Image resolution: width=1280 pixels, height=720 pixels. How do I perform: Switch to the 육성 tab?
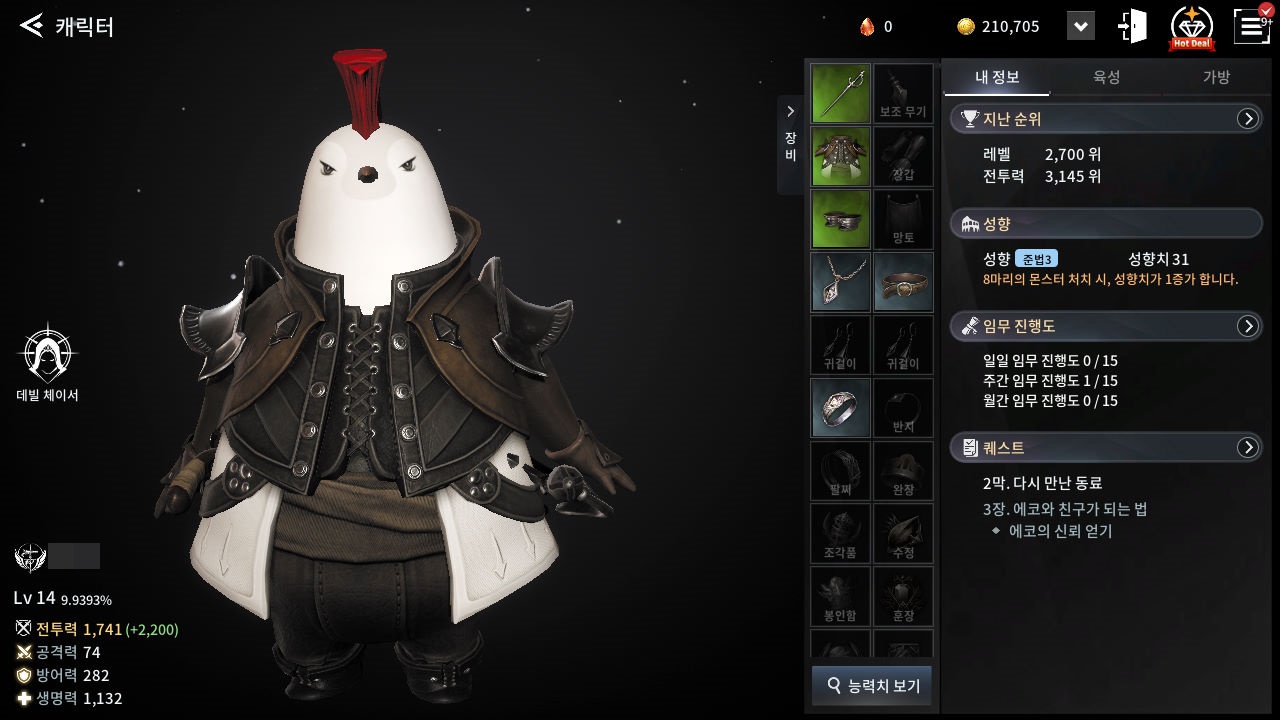click(1106, 77)
